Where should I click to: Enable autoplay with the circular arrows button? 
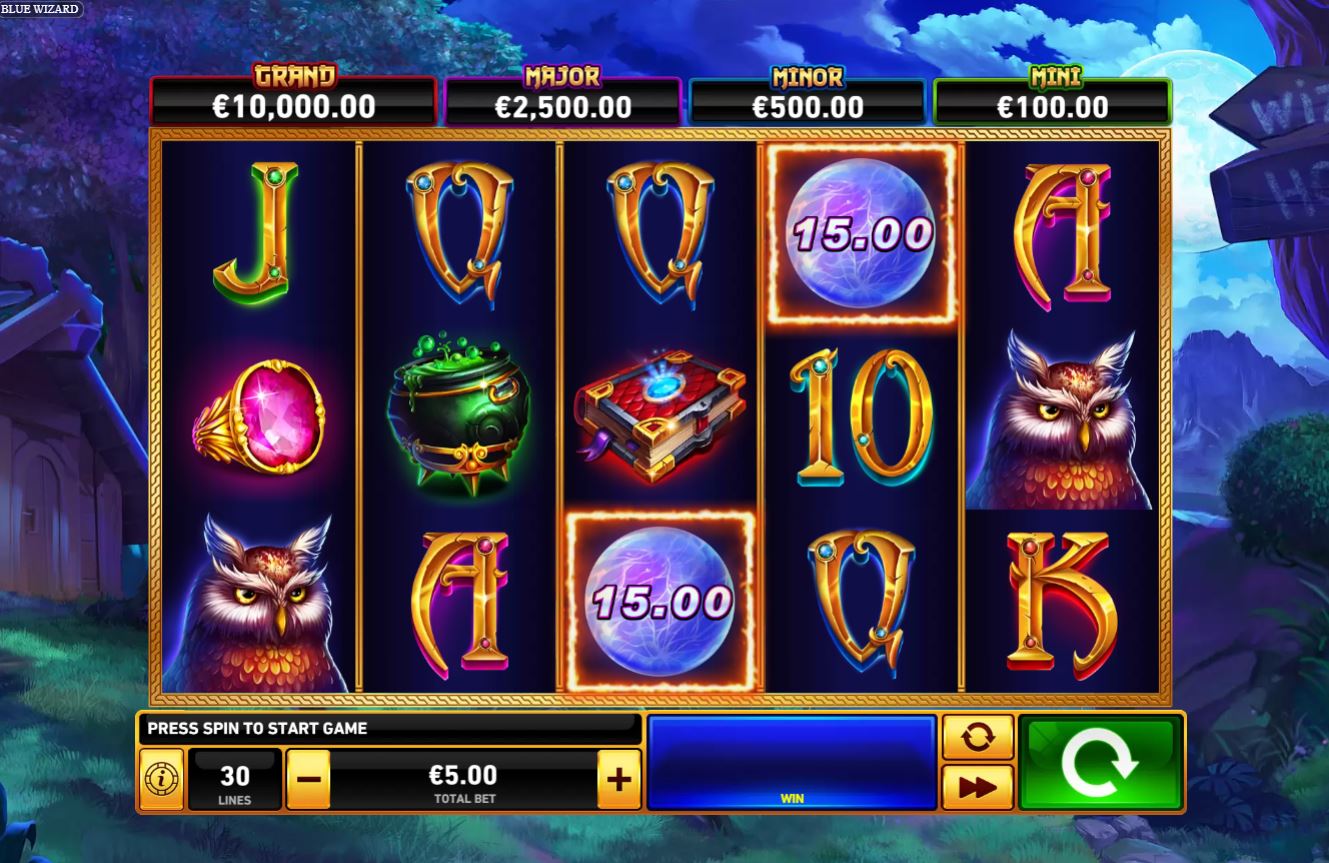click(977, 738)
